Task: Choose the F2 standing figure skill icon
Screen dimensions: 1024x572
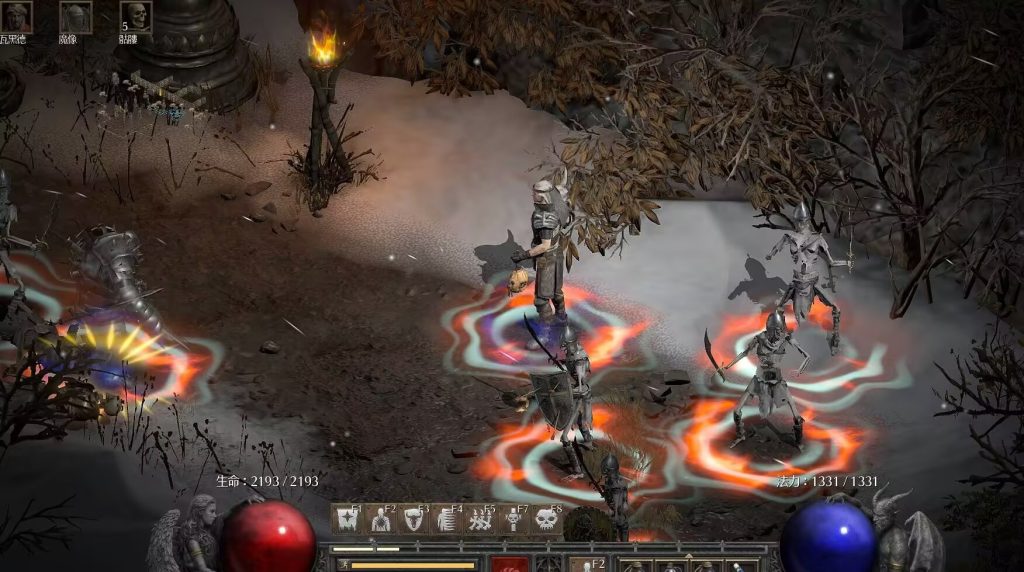Action: click(x=380, y=519)
